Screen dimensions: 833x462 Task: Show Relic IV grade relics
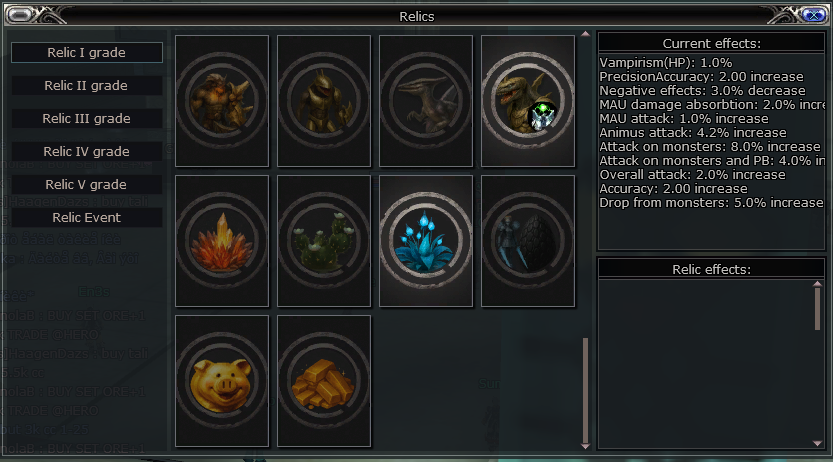pos(87,151)
